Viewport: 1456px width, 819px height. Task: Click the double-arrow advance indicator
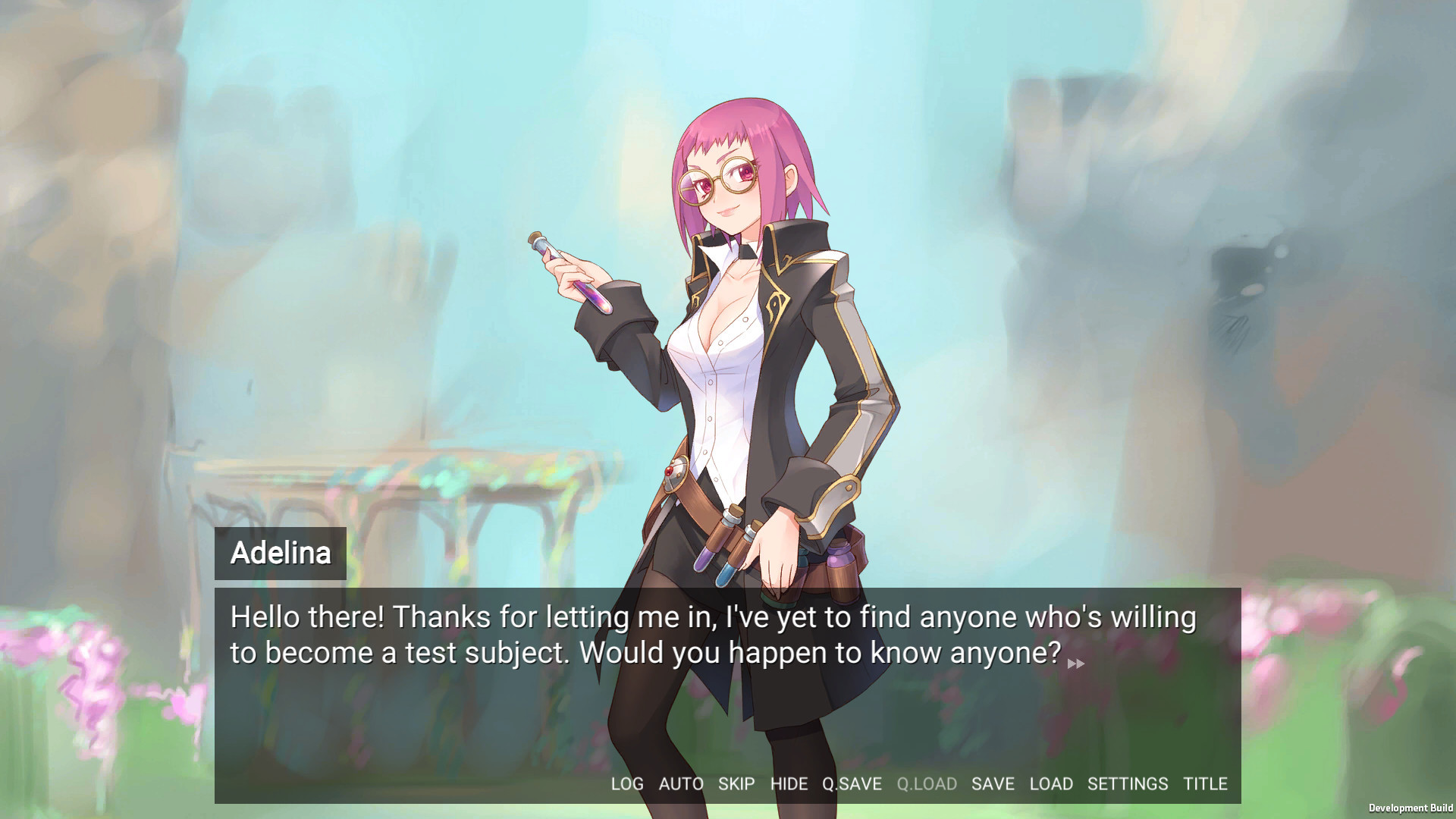point(1077,664)
